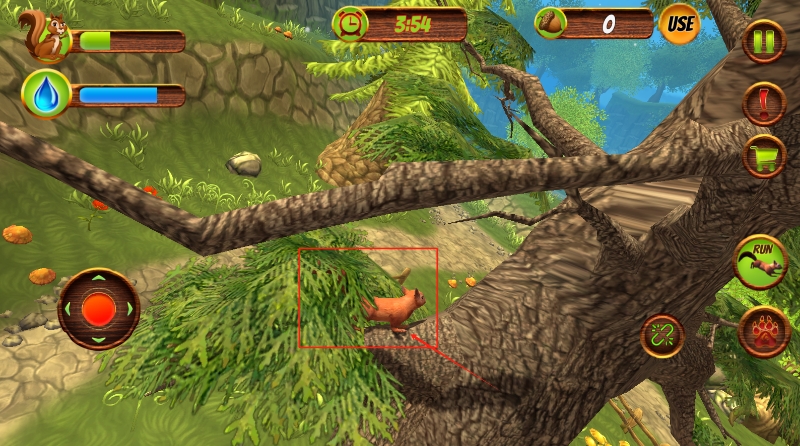Tap the red virtual joystick

[98, 308]
